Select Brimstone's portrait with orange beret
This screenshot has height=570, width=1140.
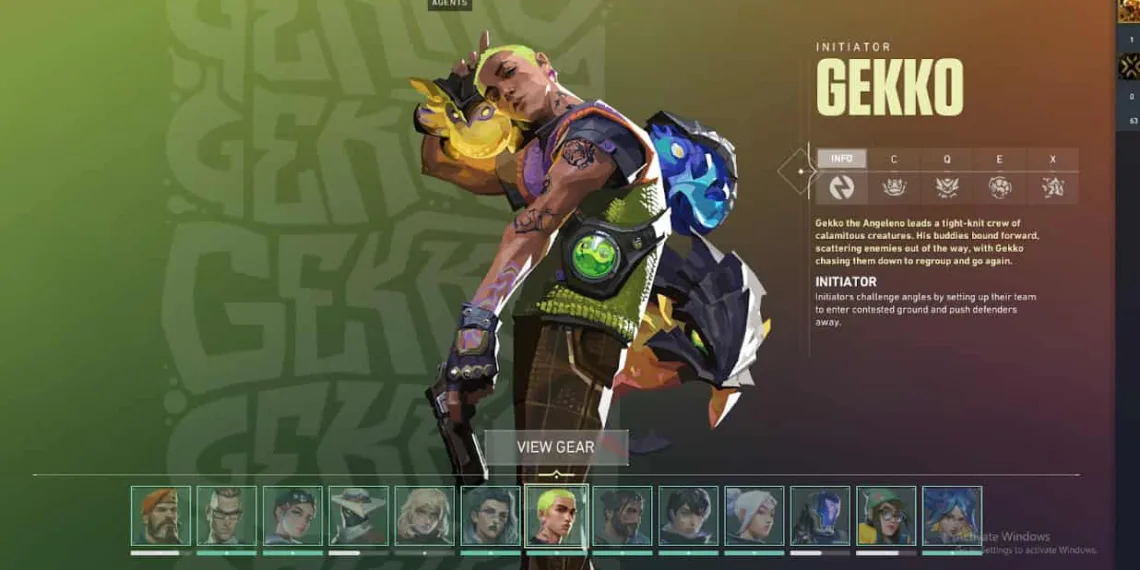[161, 516]
